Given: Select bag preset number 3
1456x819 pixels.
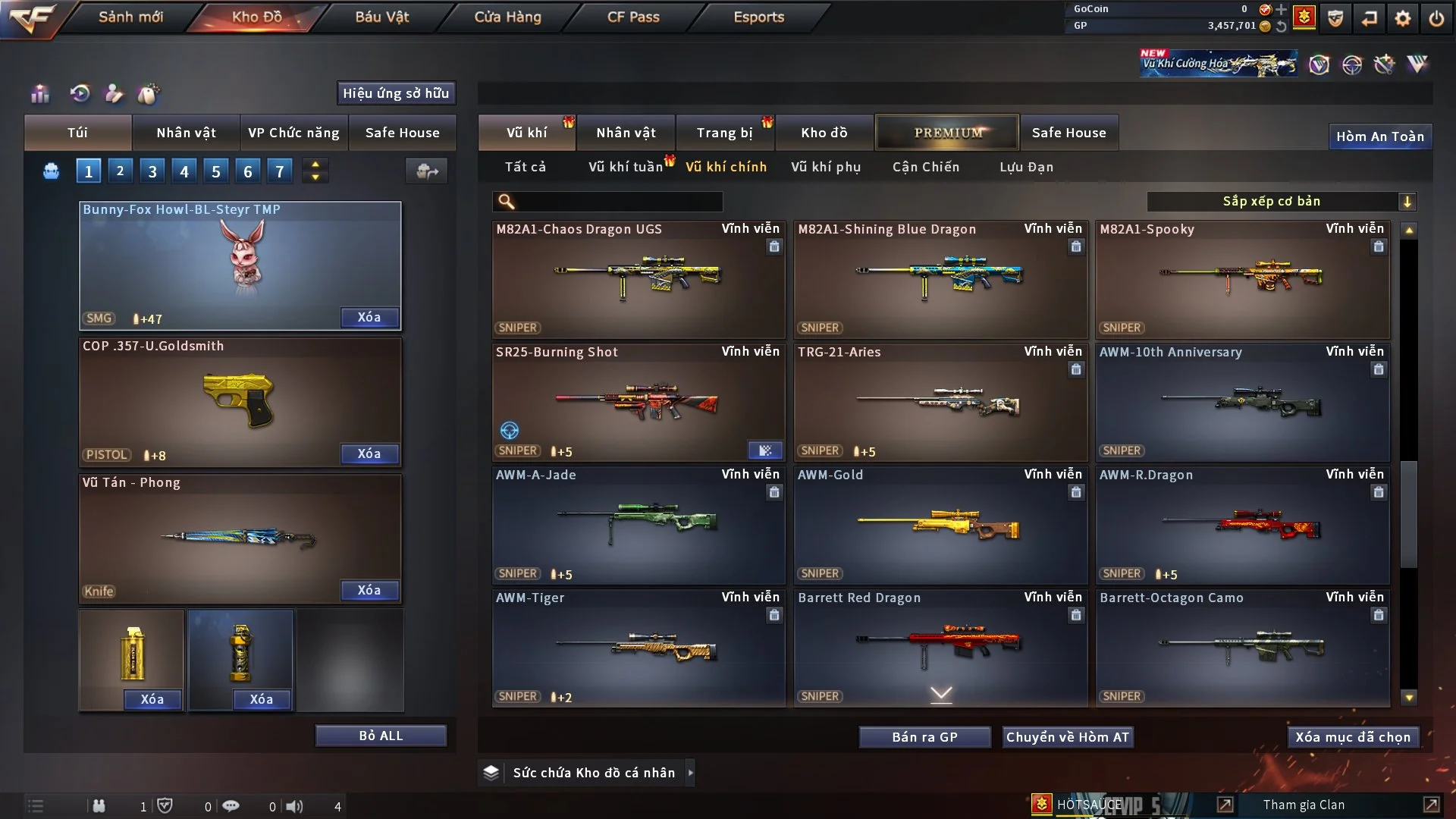Looking at the screenshot, I should [x=152, y=171].
